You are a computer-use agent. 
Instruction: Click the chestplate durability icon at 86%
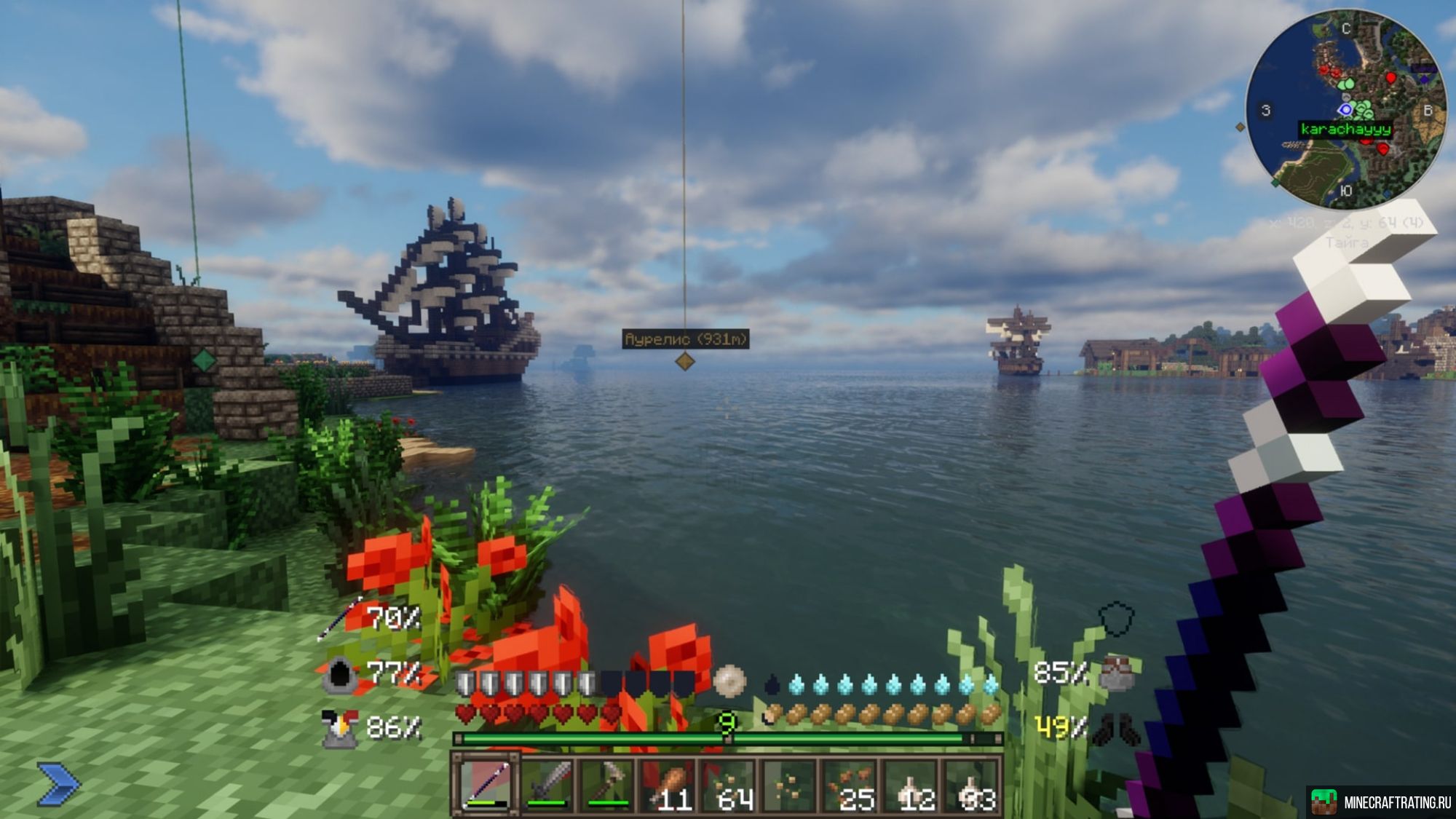coord(339,727)
